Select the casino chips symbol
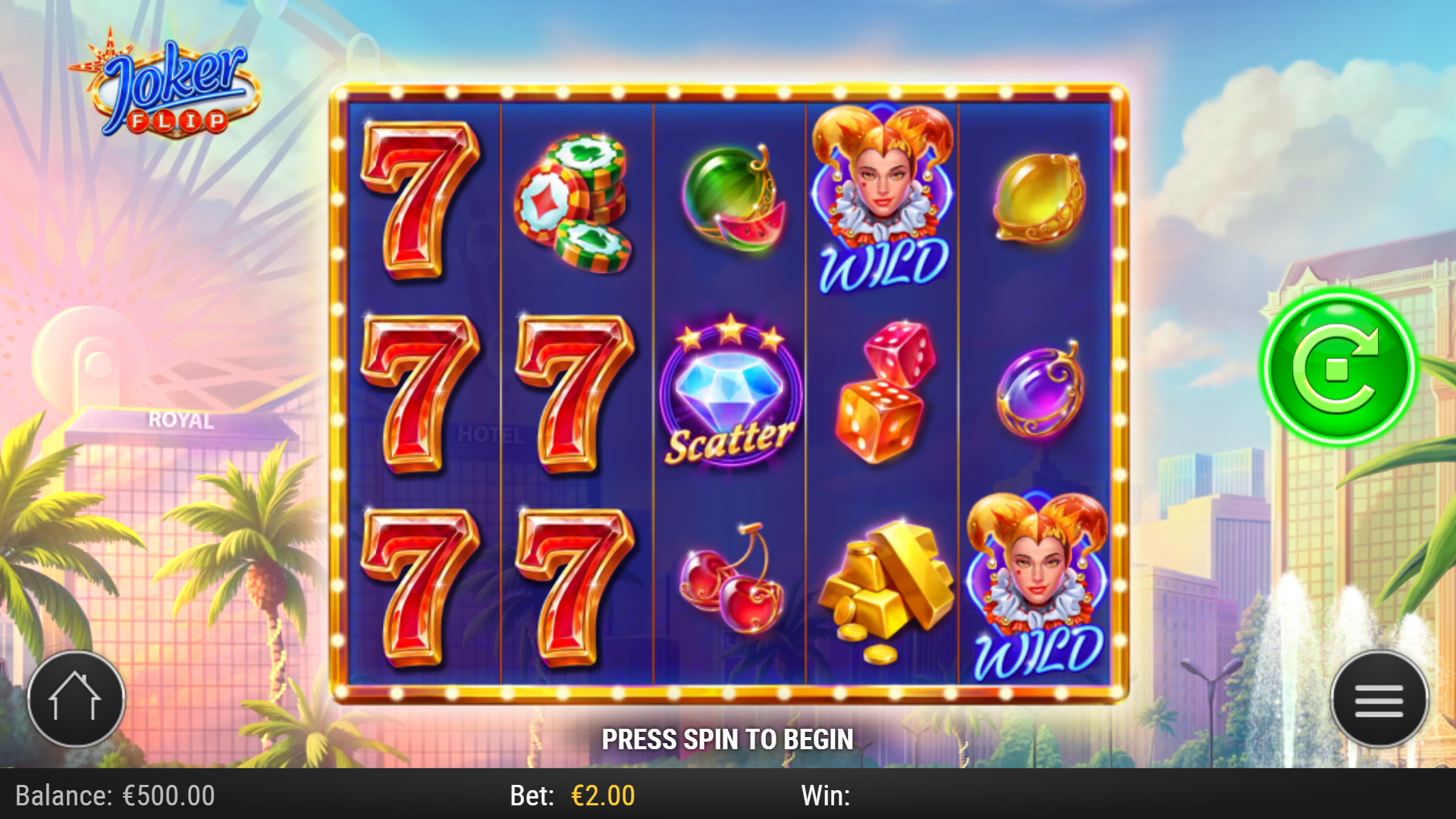1456x819 pixels. point(578,205)
